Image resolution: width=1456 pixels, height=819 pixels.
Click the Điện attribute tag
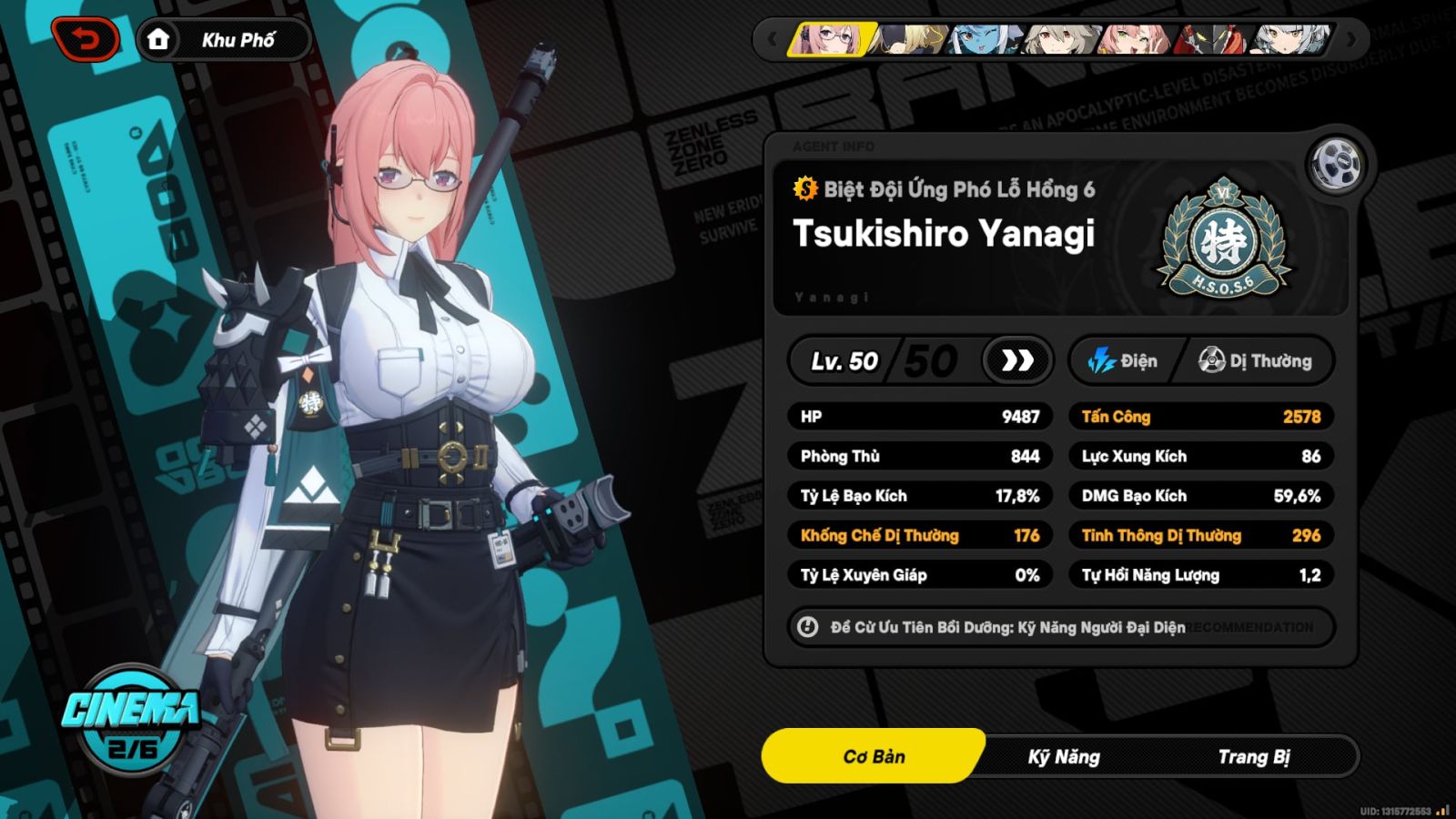[1125, 361]
